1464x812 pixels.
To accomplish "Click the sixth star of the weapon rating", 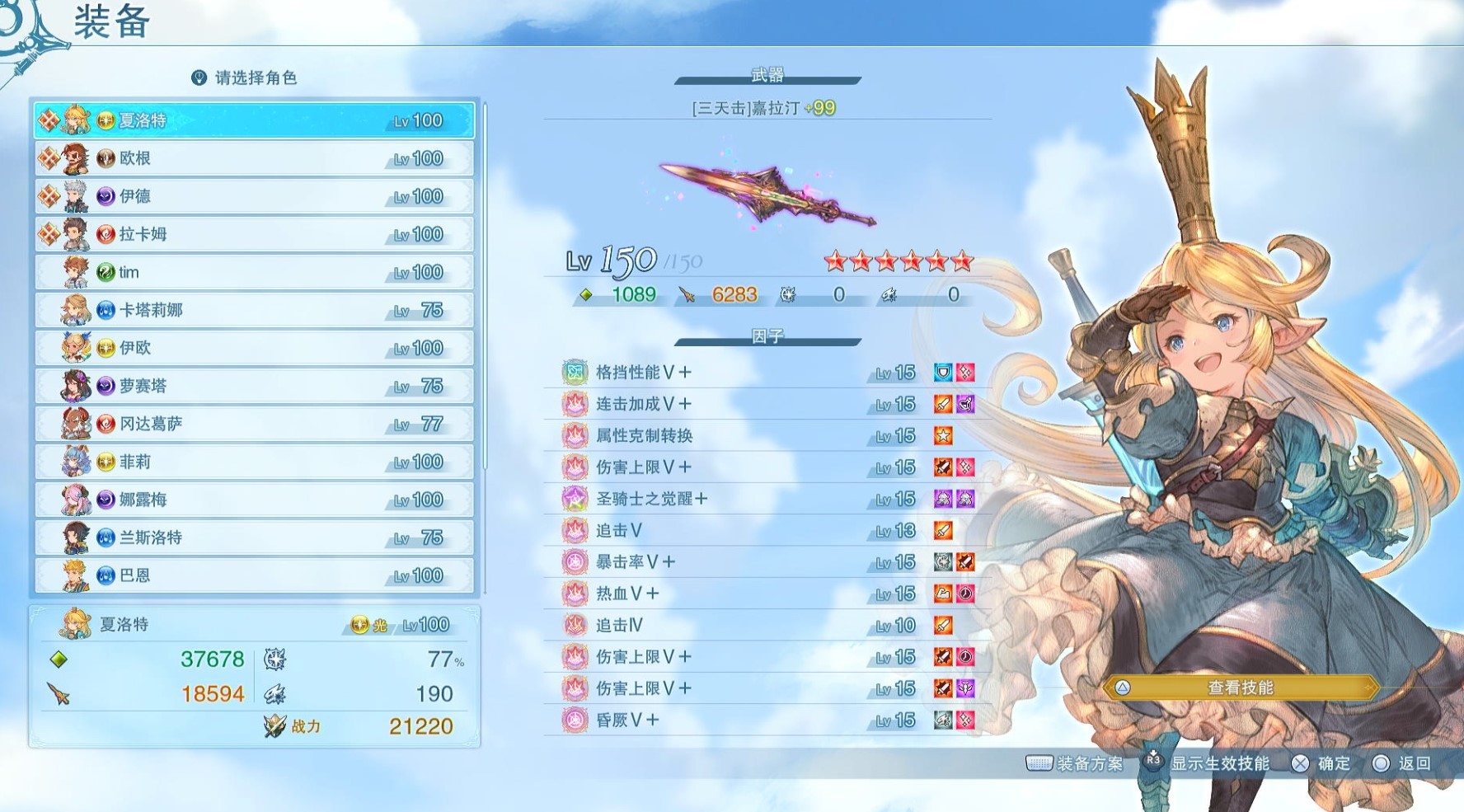I will coord(963,261).
